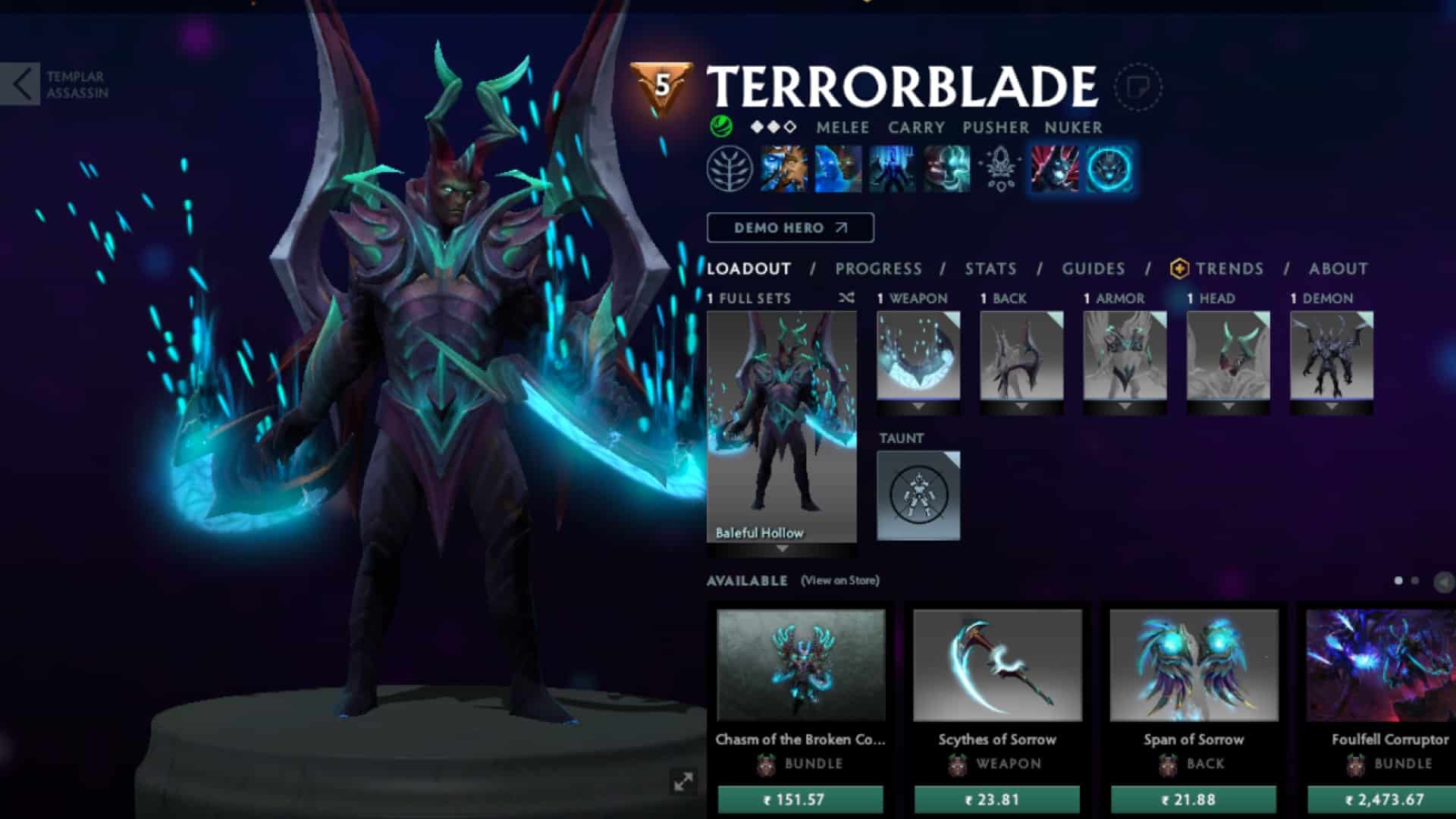Toggle the full set shuffle icon
Screen dimensions: 1456x819
click(846, 298)
